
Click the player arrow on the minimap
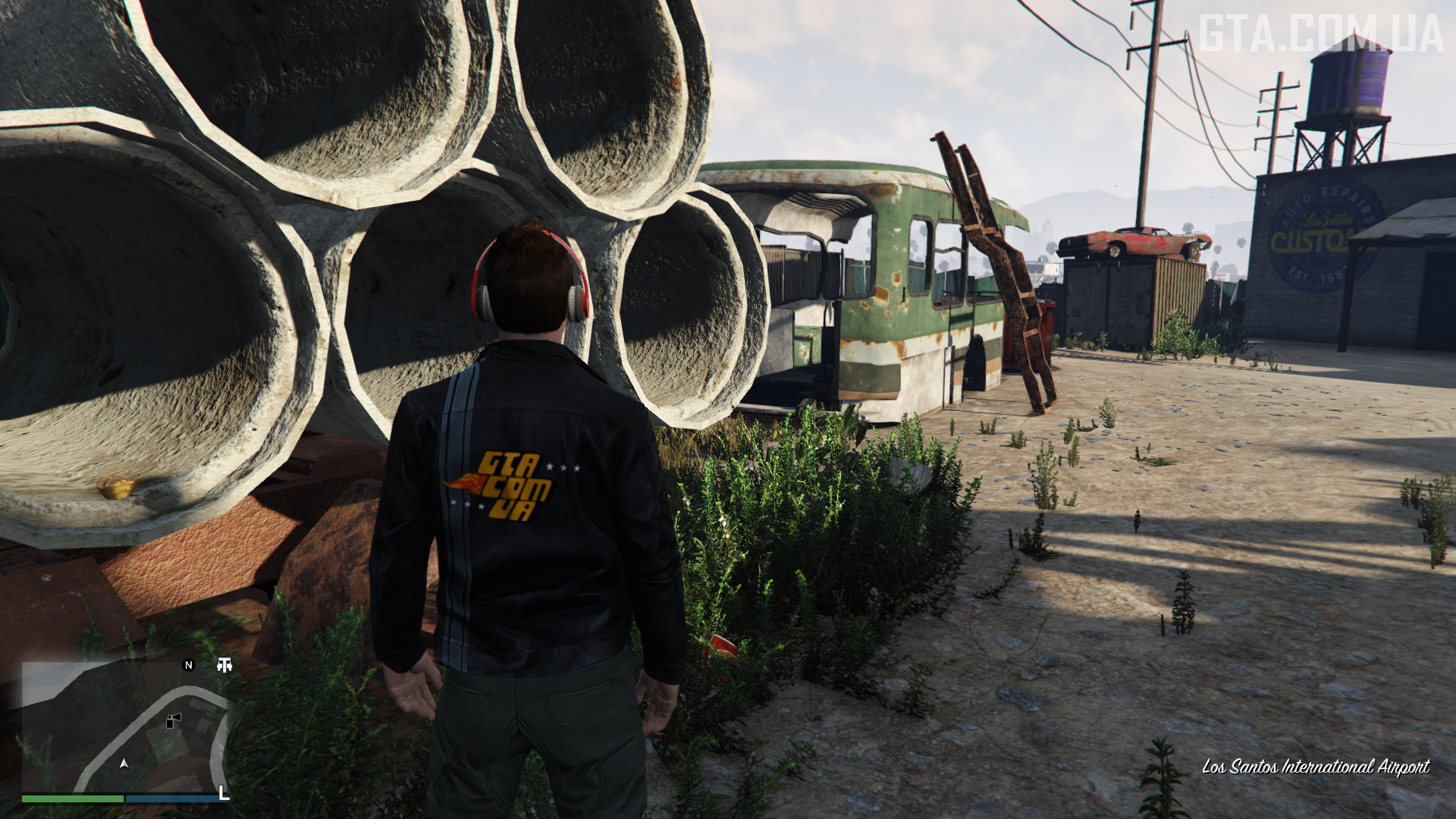pos(124,763)
